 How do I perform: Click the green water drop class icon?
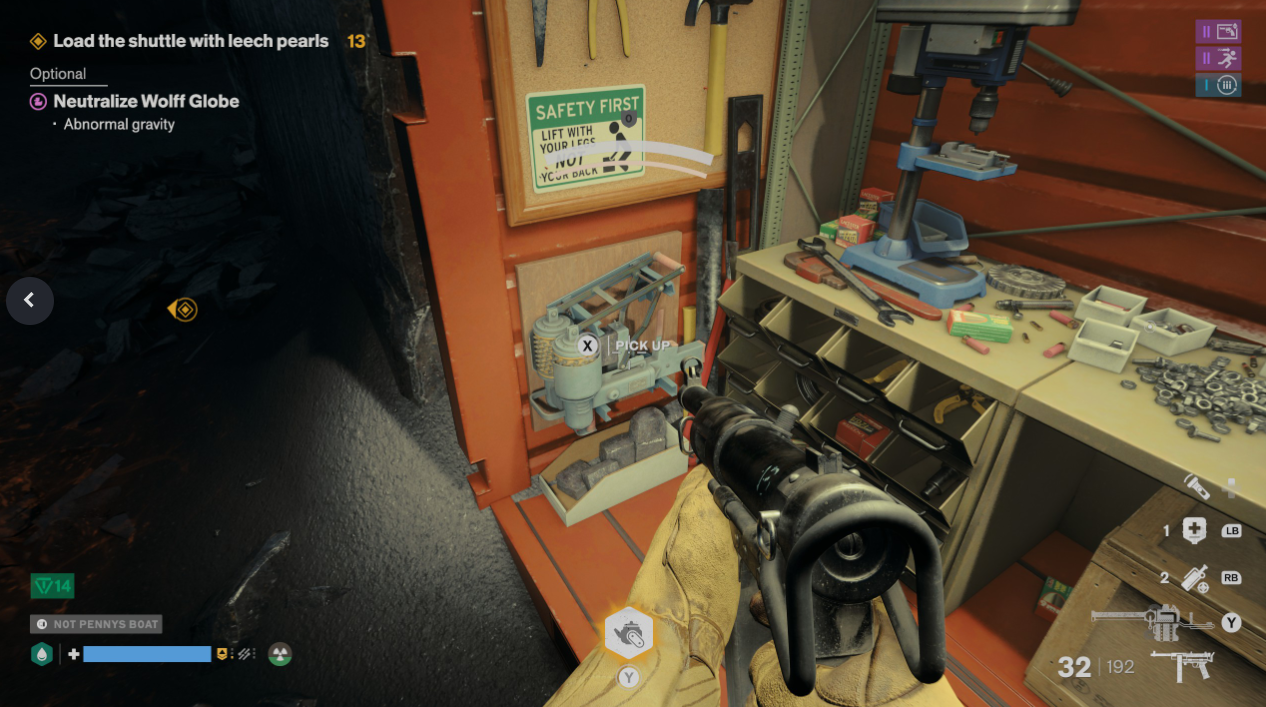[x=42, y=654]
